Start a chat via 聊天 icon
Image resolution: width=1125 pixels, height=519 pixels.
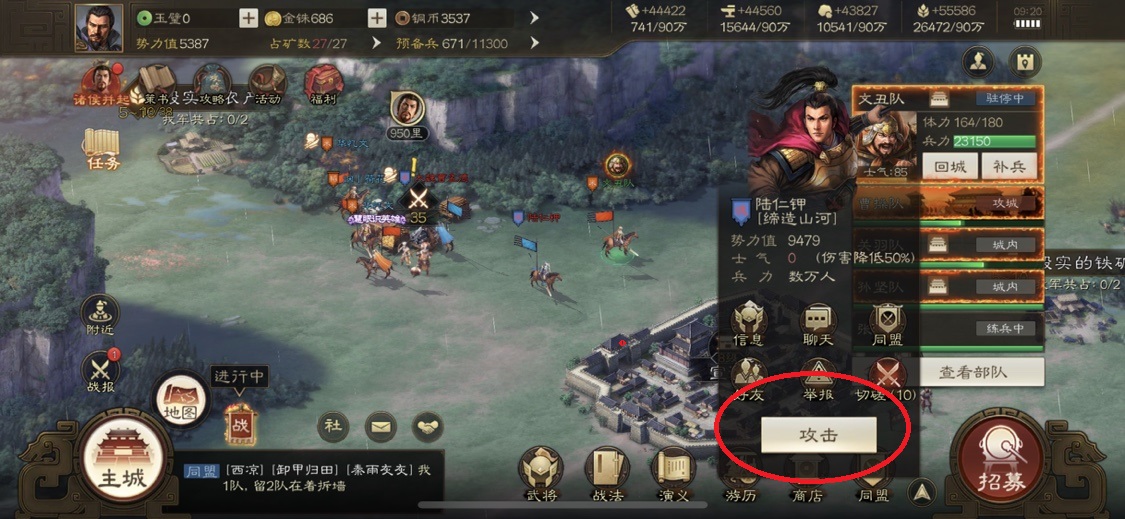819,323
